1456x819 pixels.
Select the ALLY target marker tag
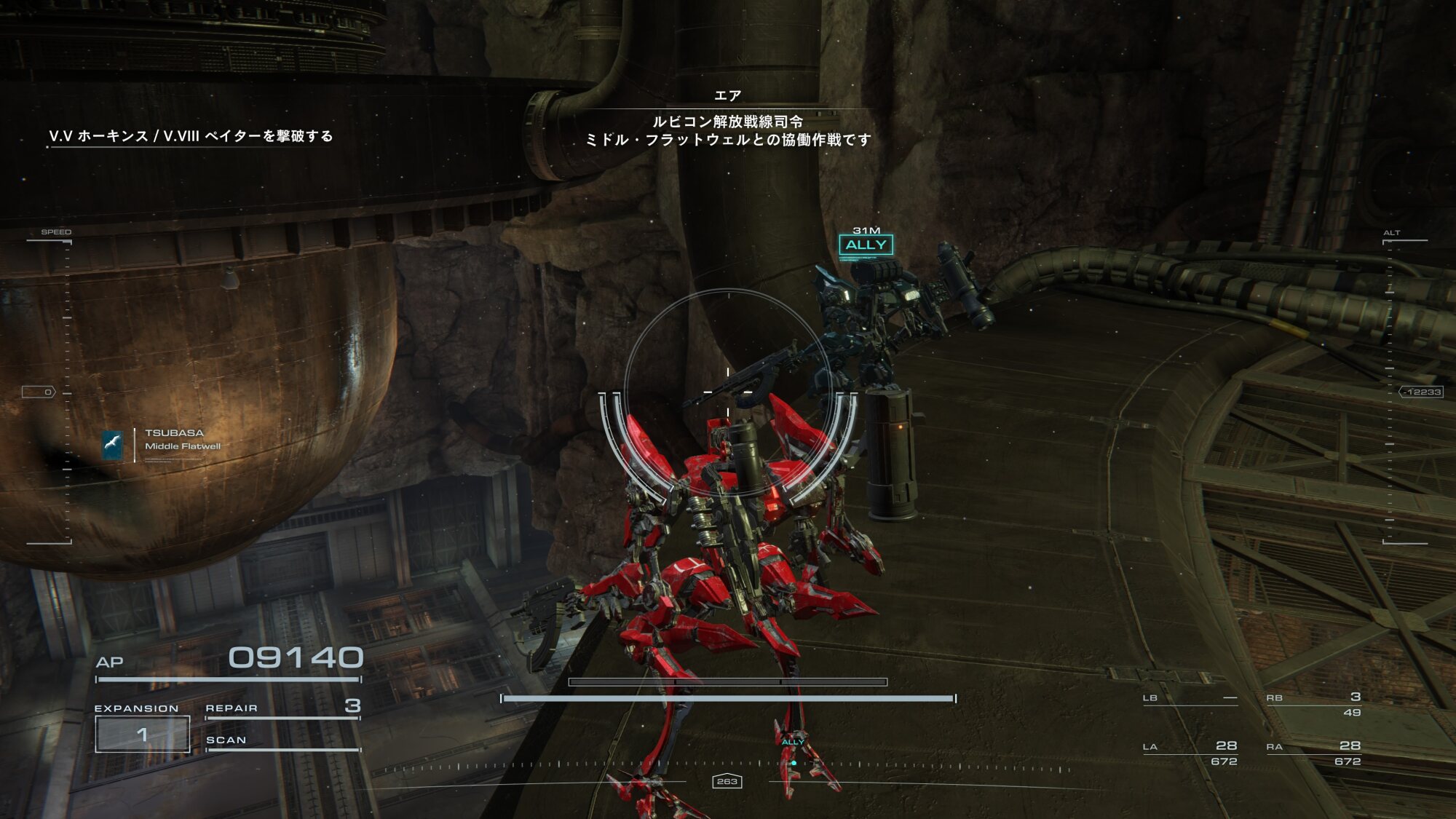pyautogui.click(x=866, y=245)
